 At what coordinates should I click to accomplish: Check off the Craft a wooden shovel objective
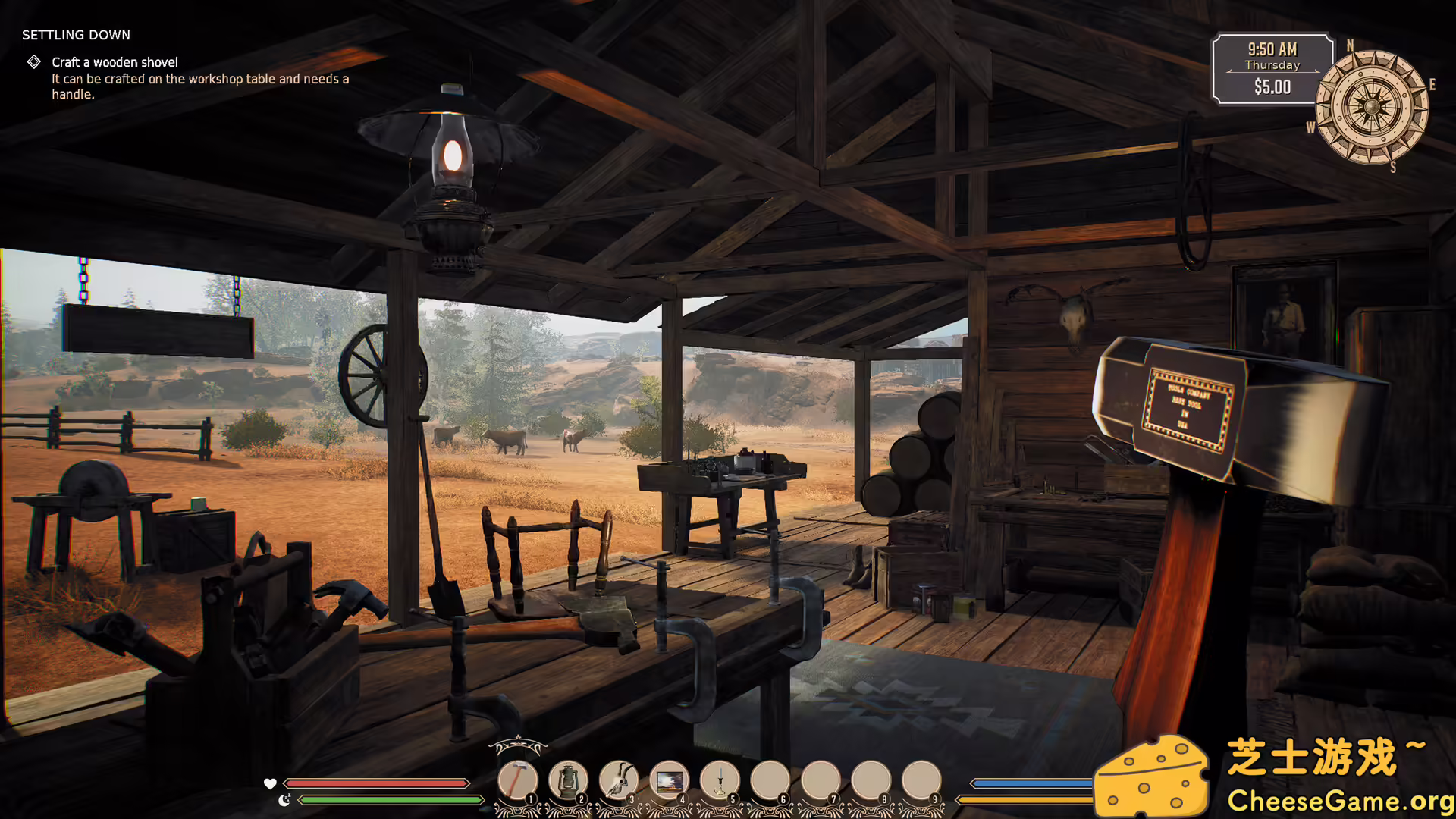click(33, 61)
